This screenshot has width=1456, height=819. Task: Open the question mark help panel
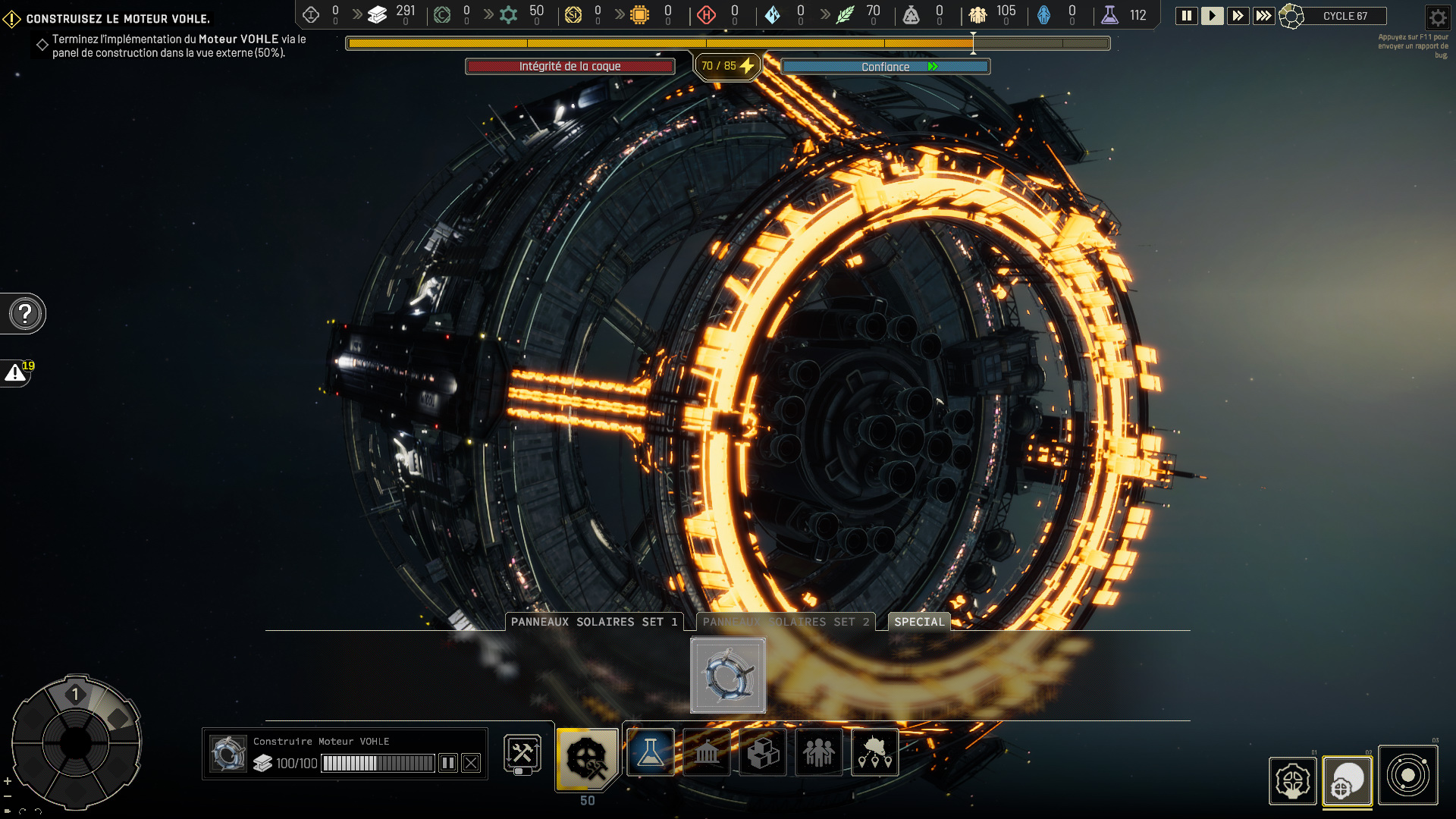pos(25,313)
